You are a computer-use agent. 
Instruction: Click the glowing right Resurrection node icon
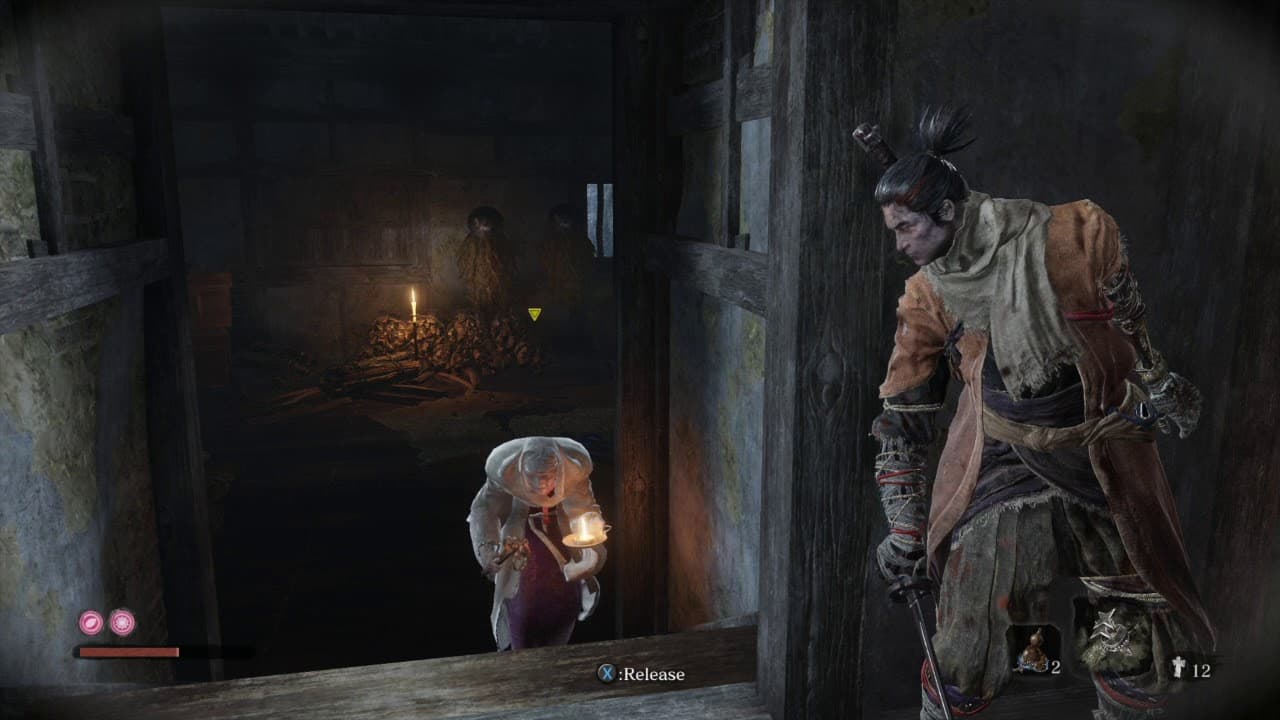pyautogui.click(x=123, y=622)
